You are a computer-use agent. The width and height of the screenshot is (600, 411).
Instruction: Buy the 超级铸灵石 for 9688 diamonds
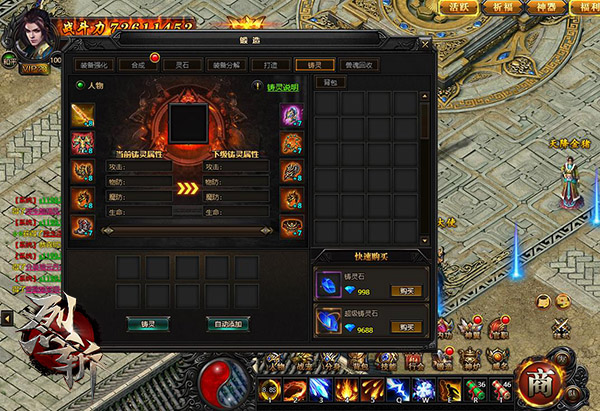coord(403,327)
